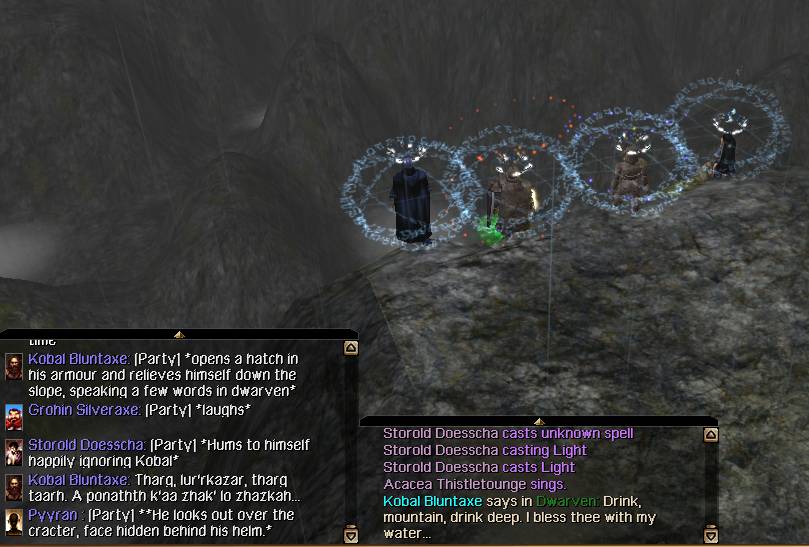This screenshot has height=547, width=809.
Task: Click the party chat window's scroll-up arrow
Action: point(350,348)
